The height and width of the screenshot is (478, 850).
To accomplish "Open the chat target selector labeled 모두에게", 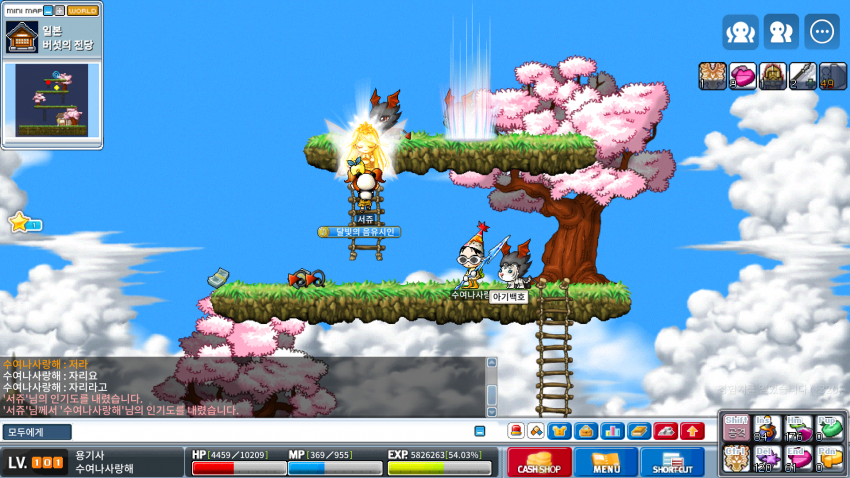I will (36, 432).
